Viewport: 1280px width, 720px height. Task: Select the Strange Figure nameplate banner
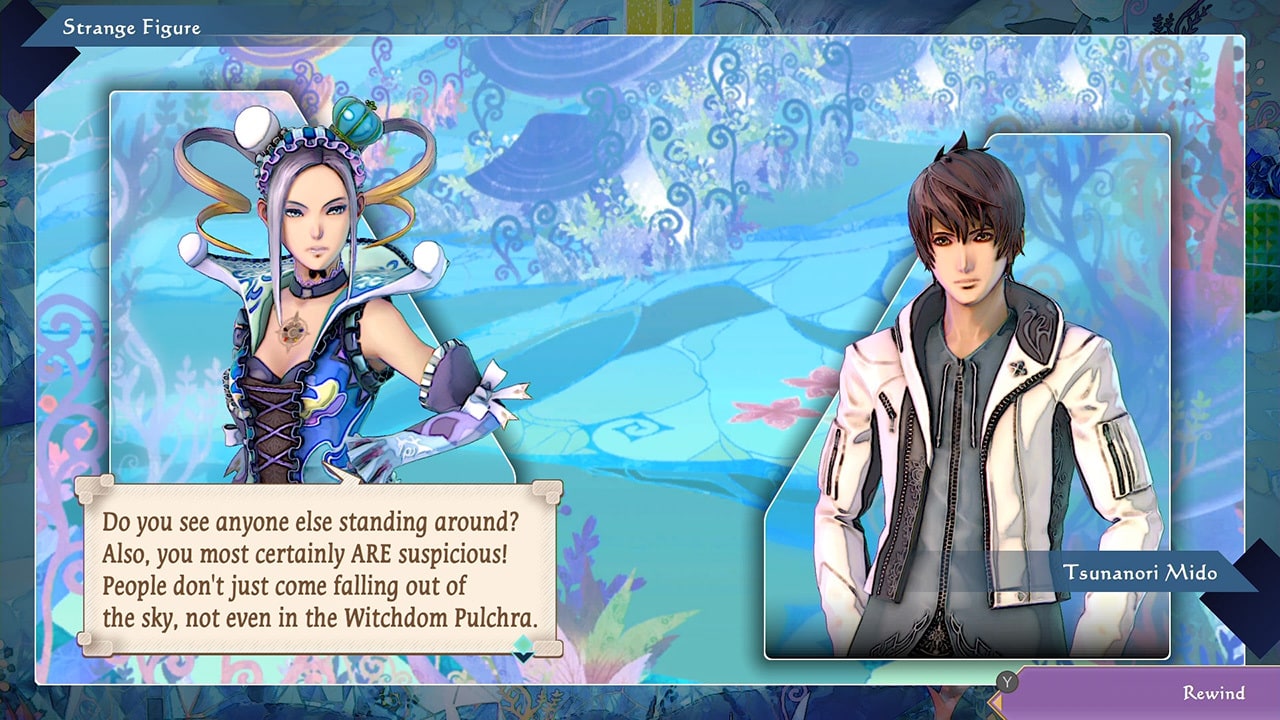[x=130, y=27]
